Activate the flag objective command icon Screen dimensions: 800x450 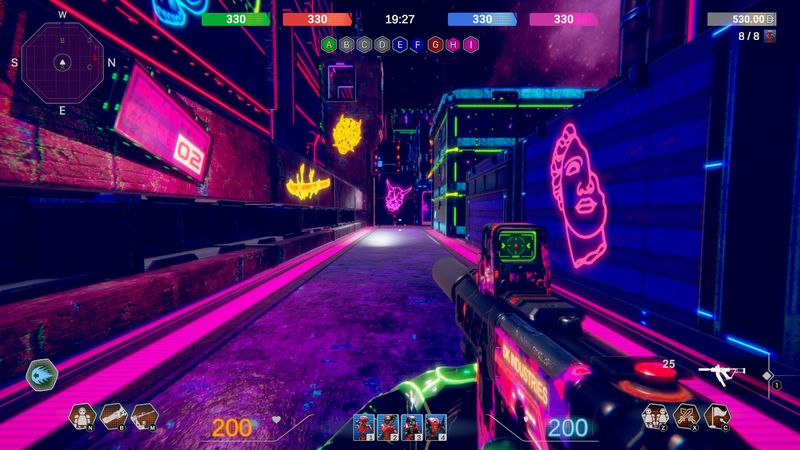[x=718, y=416]
